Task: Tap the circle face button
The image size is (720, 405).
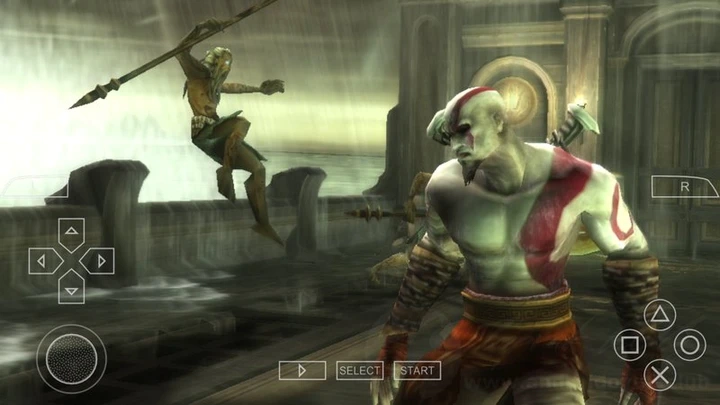Action: [689, 346]
